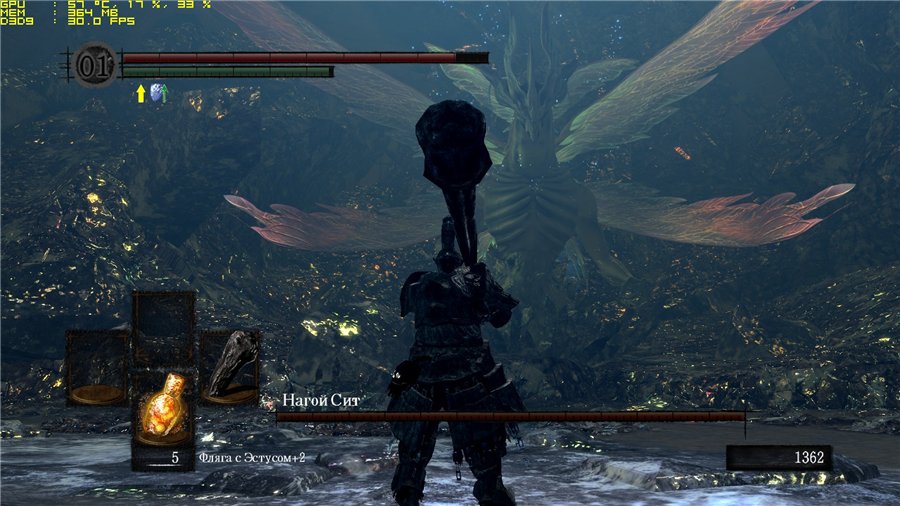900x506 pixels.
Task: Click the yellow arrow buff icon
Action: [141, 93]
